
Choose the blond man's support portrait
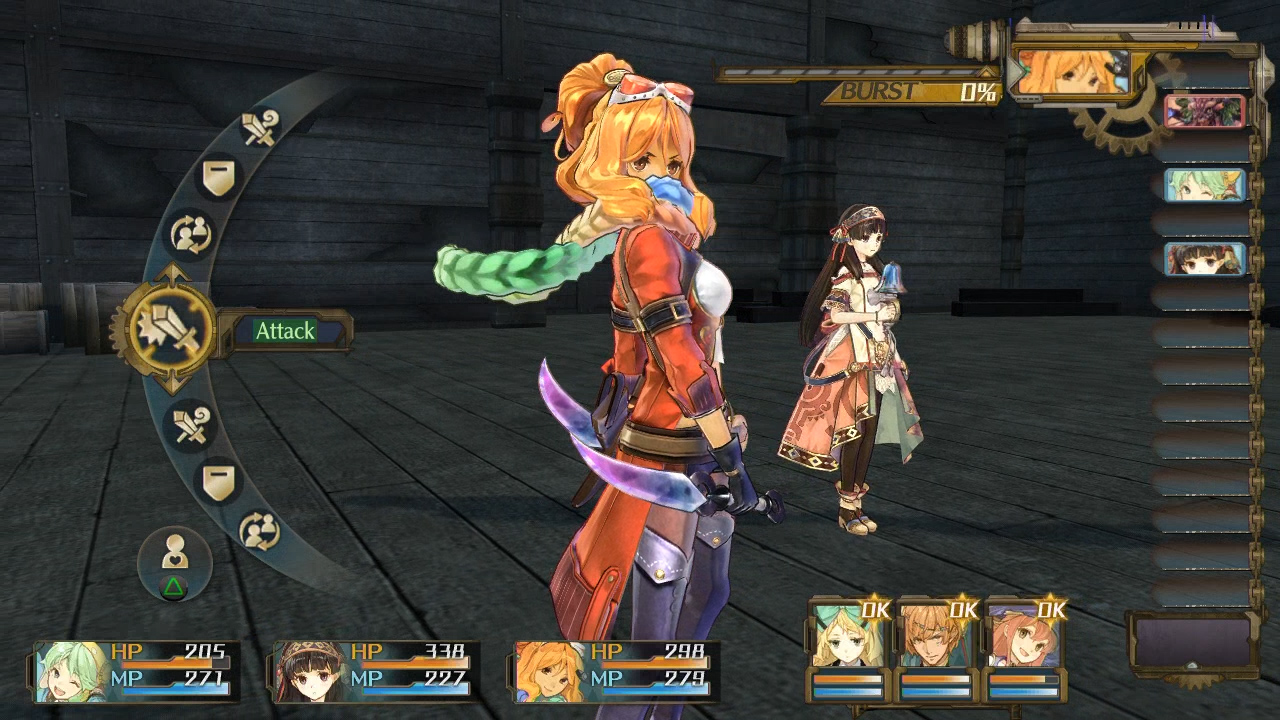(934, 637)
